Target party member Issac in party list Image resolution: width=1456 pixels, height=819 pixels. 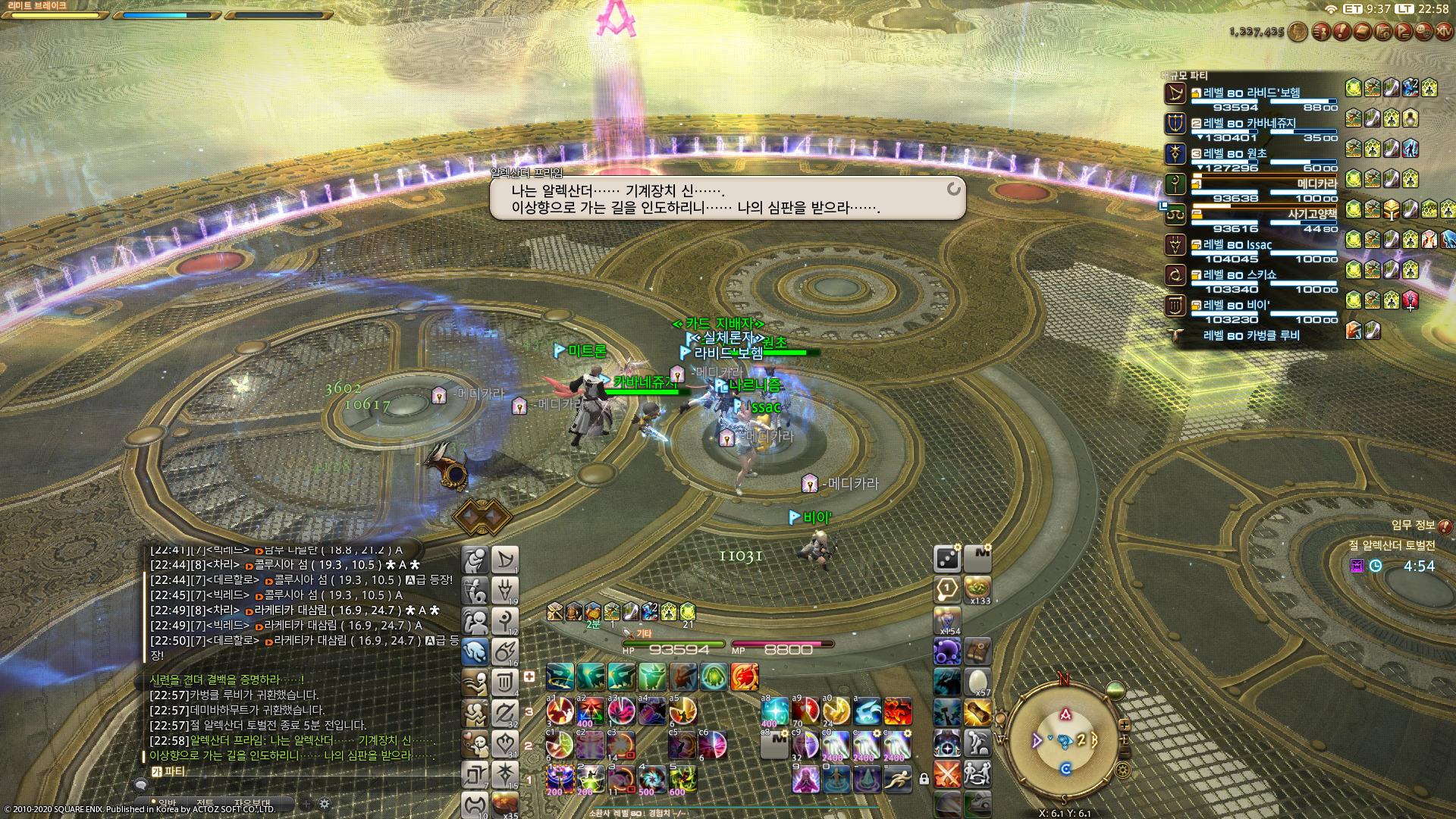(1251, 245)
